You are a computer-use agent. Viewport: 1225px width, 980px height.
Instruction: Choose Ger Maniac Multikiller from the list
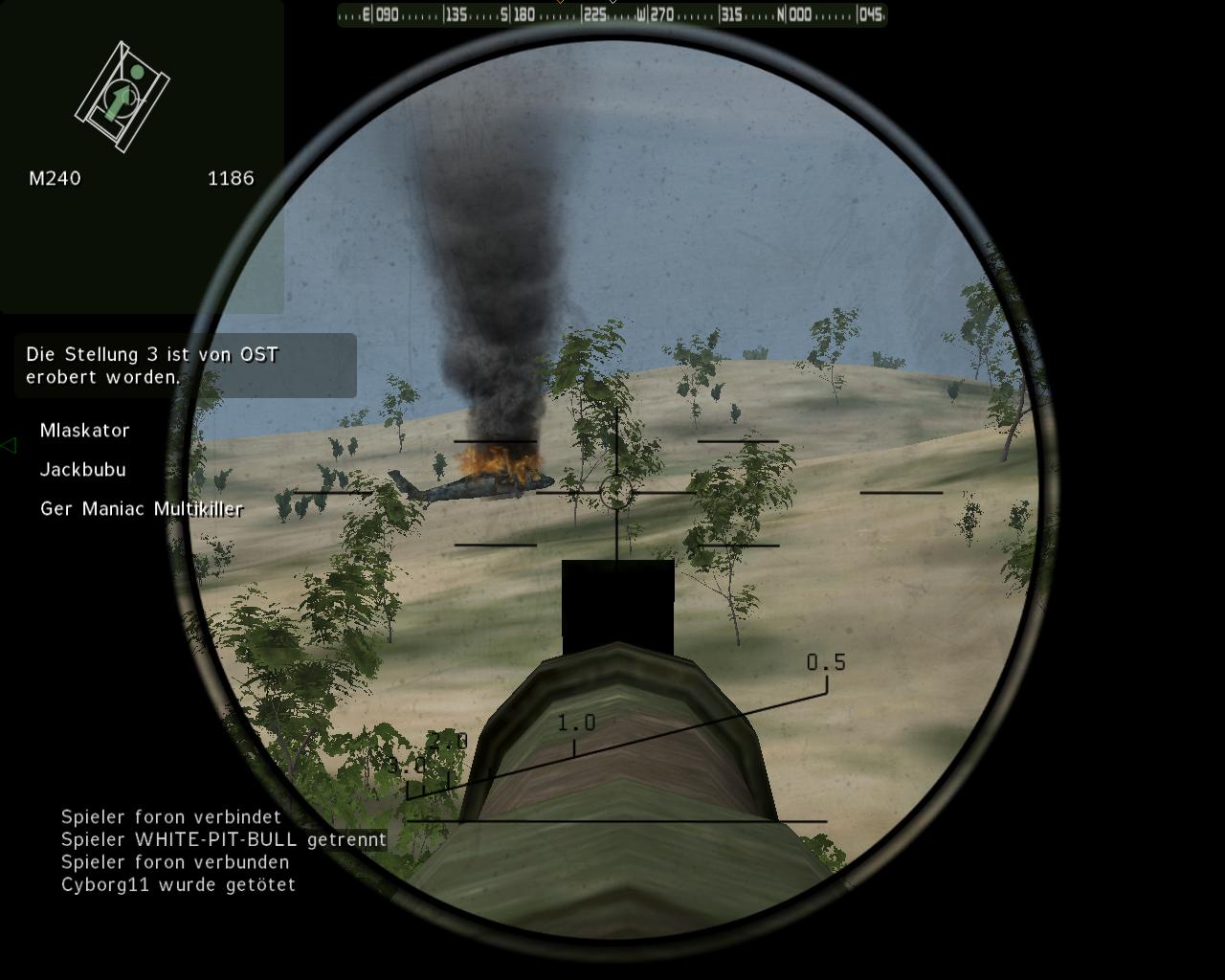pos(142,509)
